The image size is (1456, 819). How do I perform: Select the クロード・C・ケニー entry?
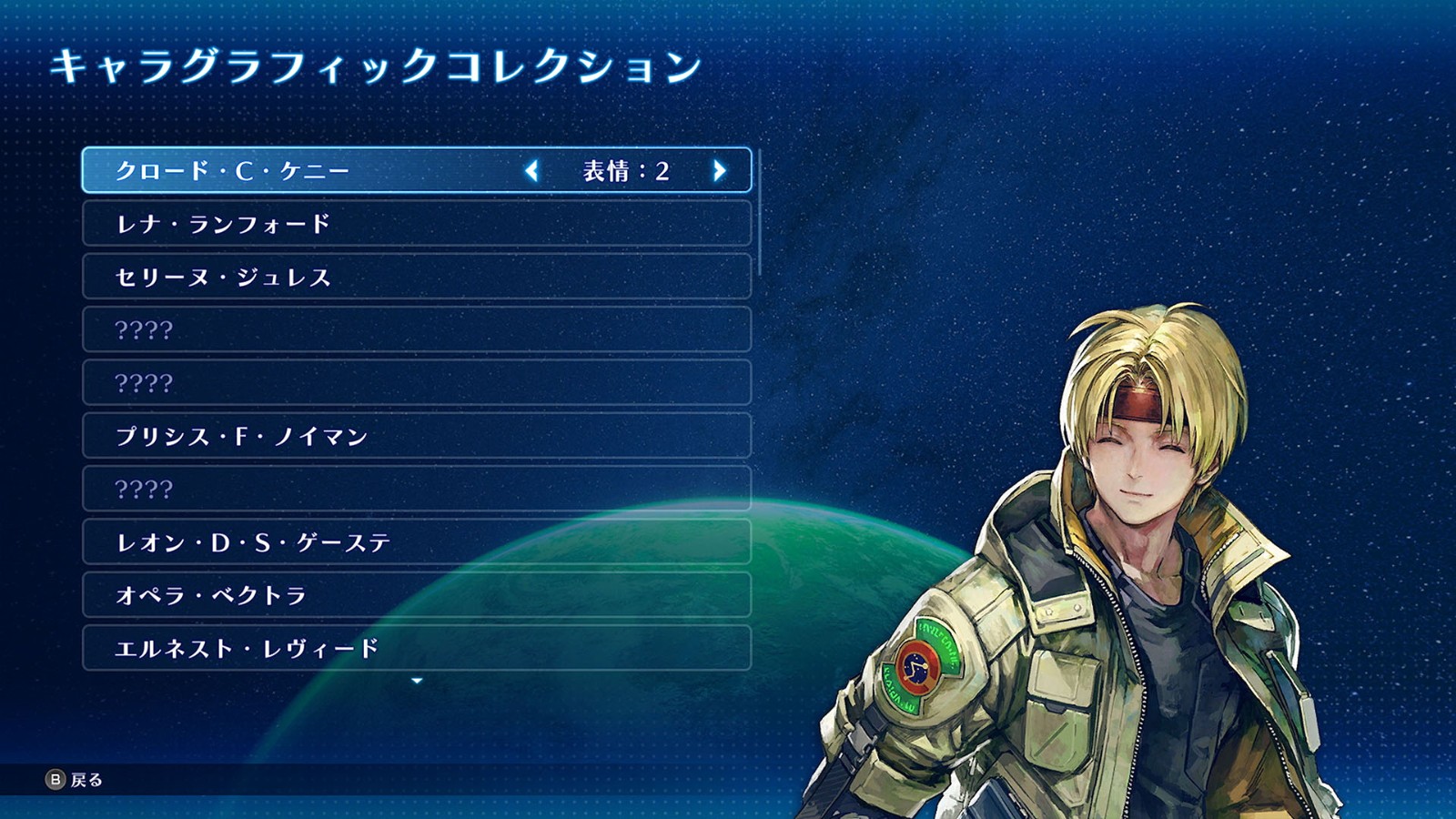(x=233, y=171)
